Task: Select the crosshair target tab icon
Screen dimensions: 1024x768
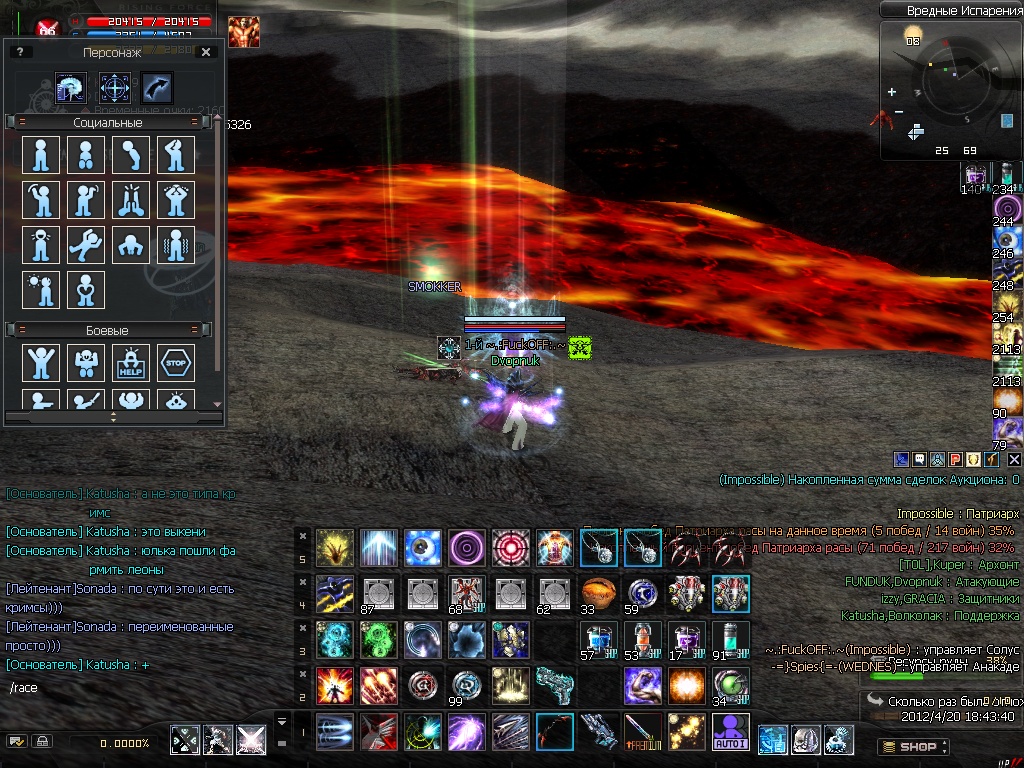Action: (x=114, y=88)
